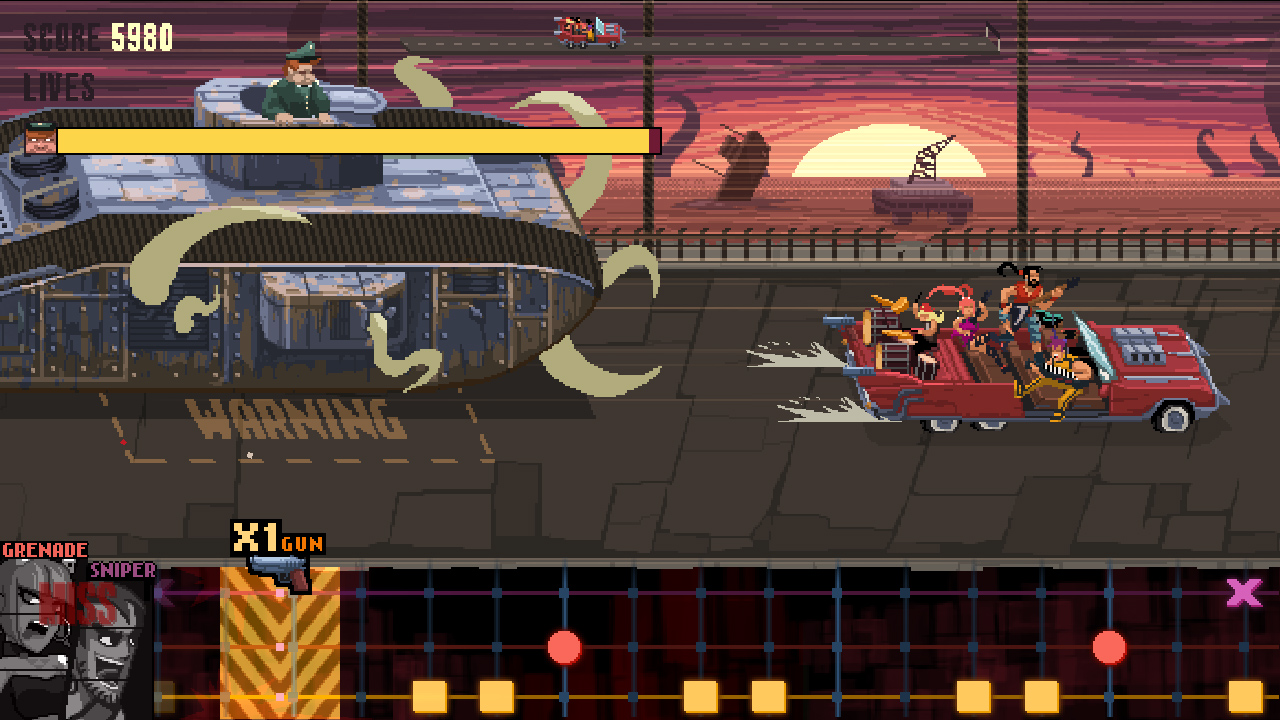This screenshot has width=1280, height=720.
Task: Click the pink X marker on the rhythm highway
Action: (x=1243, y=593)
